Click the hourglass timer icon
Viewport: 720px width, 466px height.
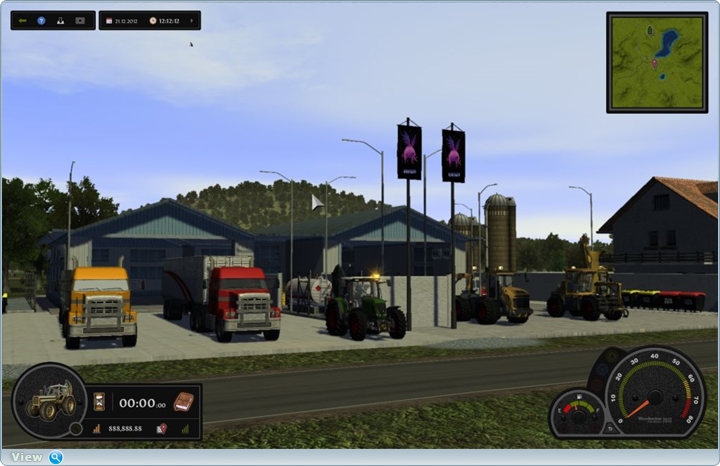click(x=99, y=402)
